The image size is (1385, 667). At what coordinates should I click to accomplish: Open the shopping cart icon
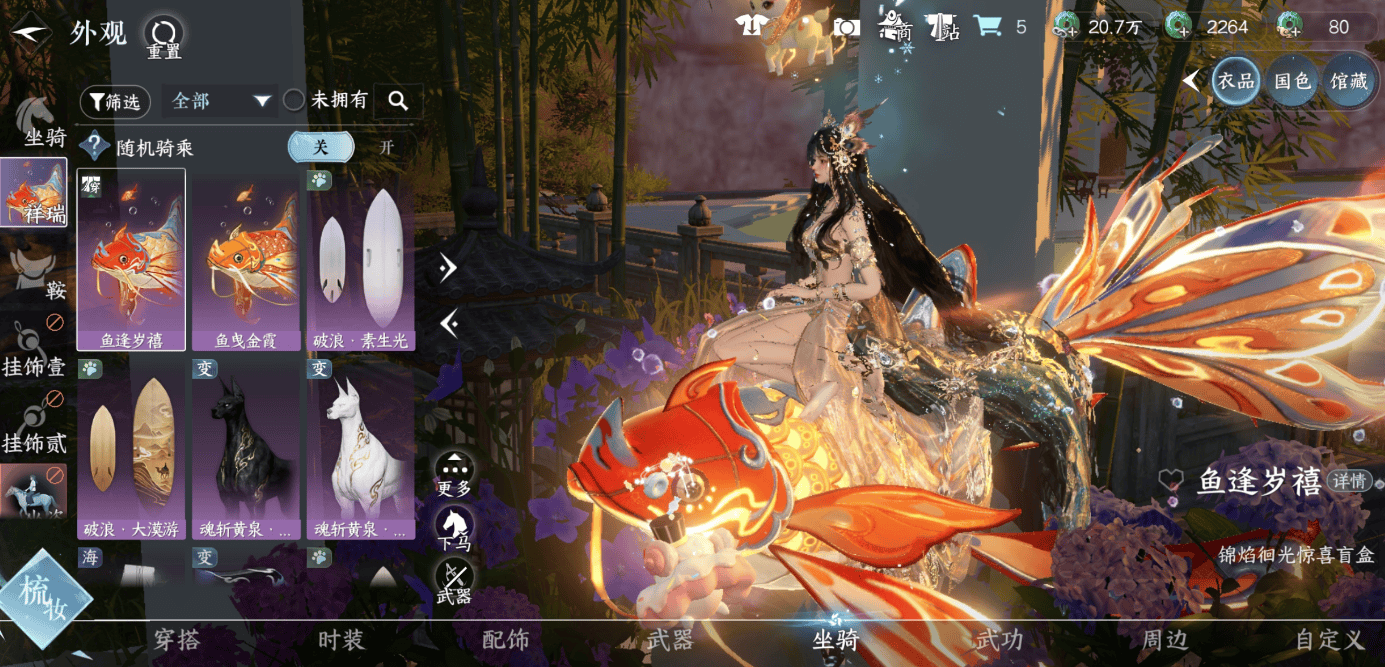[988, 27]
